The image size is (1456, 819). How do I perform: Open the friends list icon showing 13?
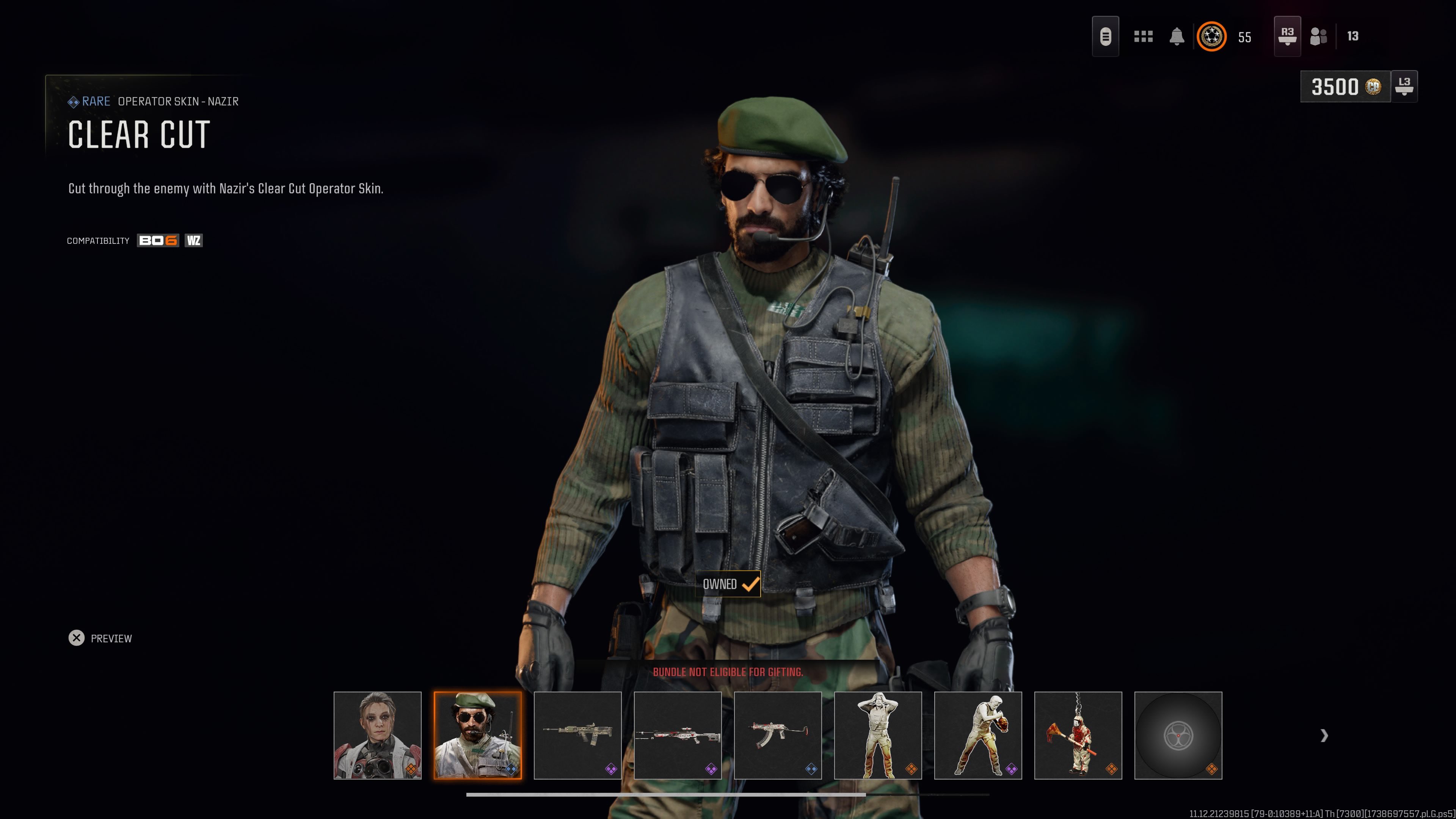click(x=1319, y=36)
